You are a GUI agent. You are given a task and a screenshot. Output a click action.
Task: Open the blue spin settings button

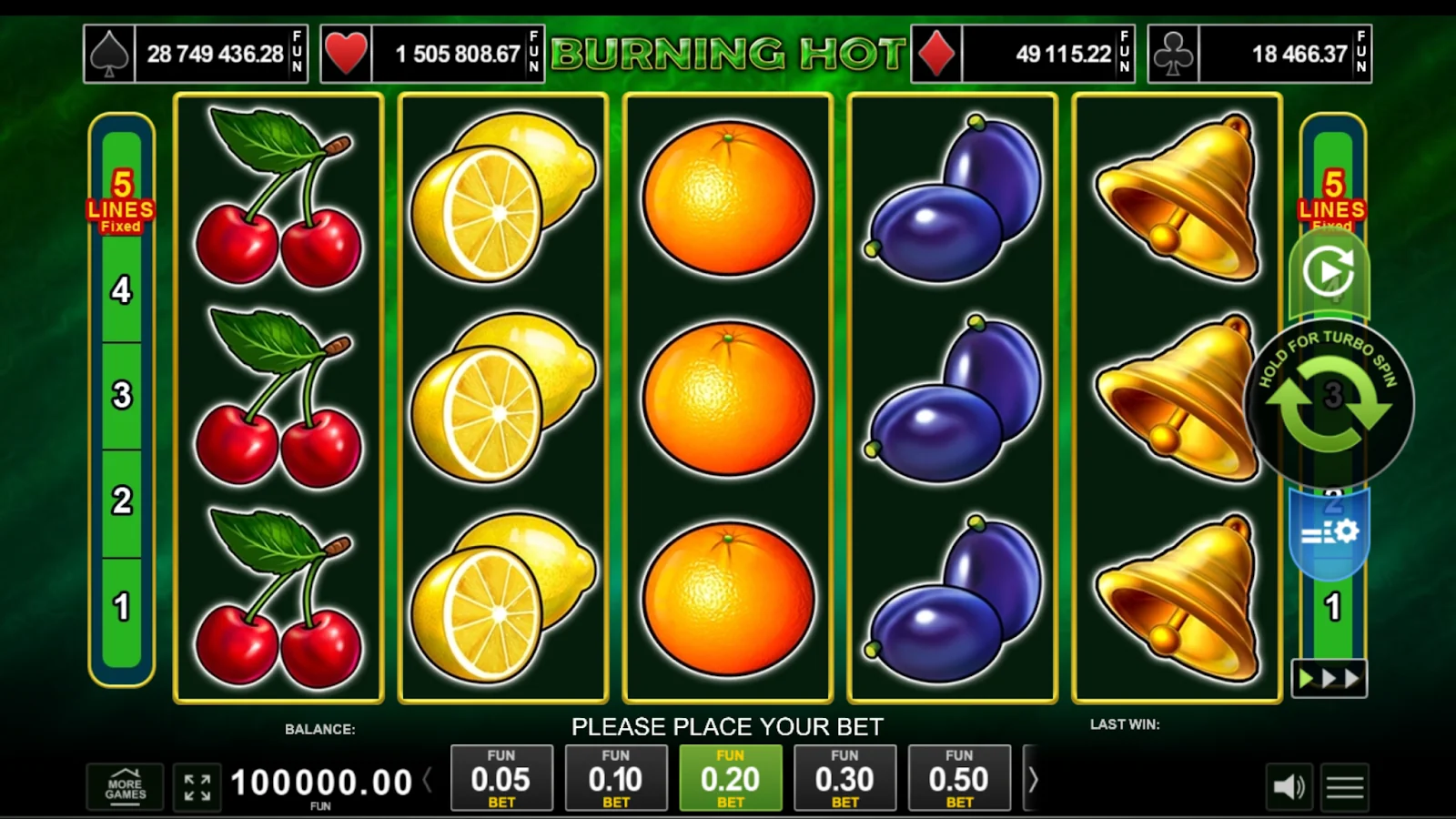1330,533
